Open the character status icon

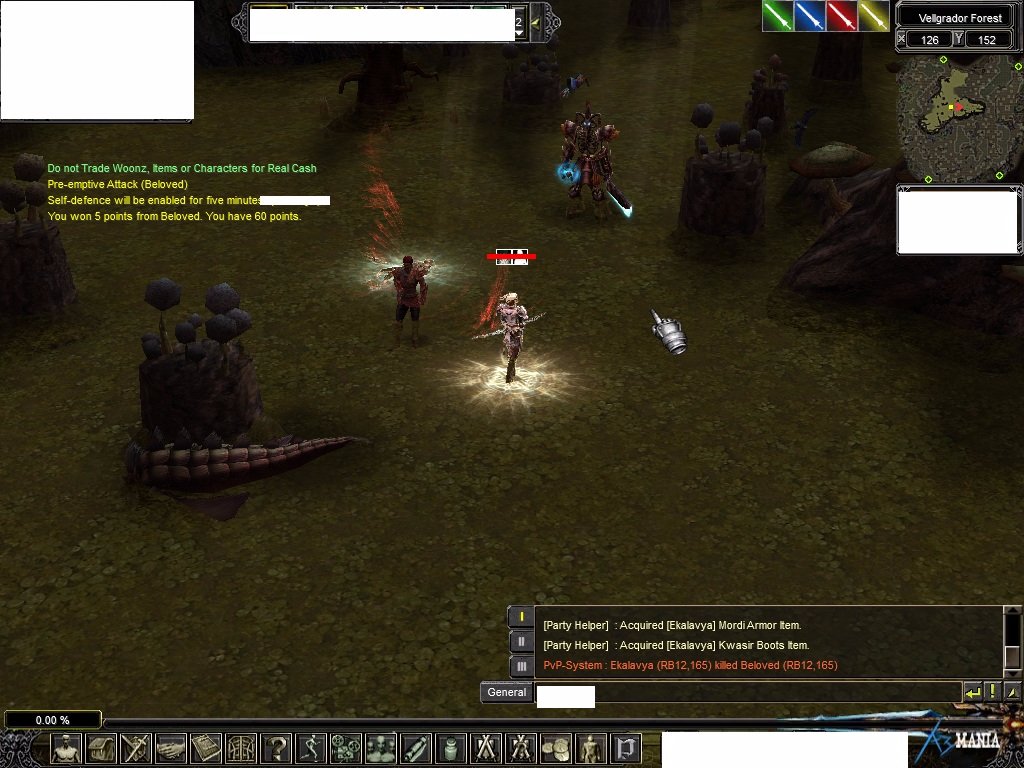[67, 748]
